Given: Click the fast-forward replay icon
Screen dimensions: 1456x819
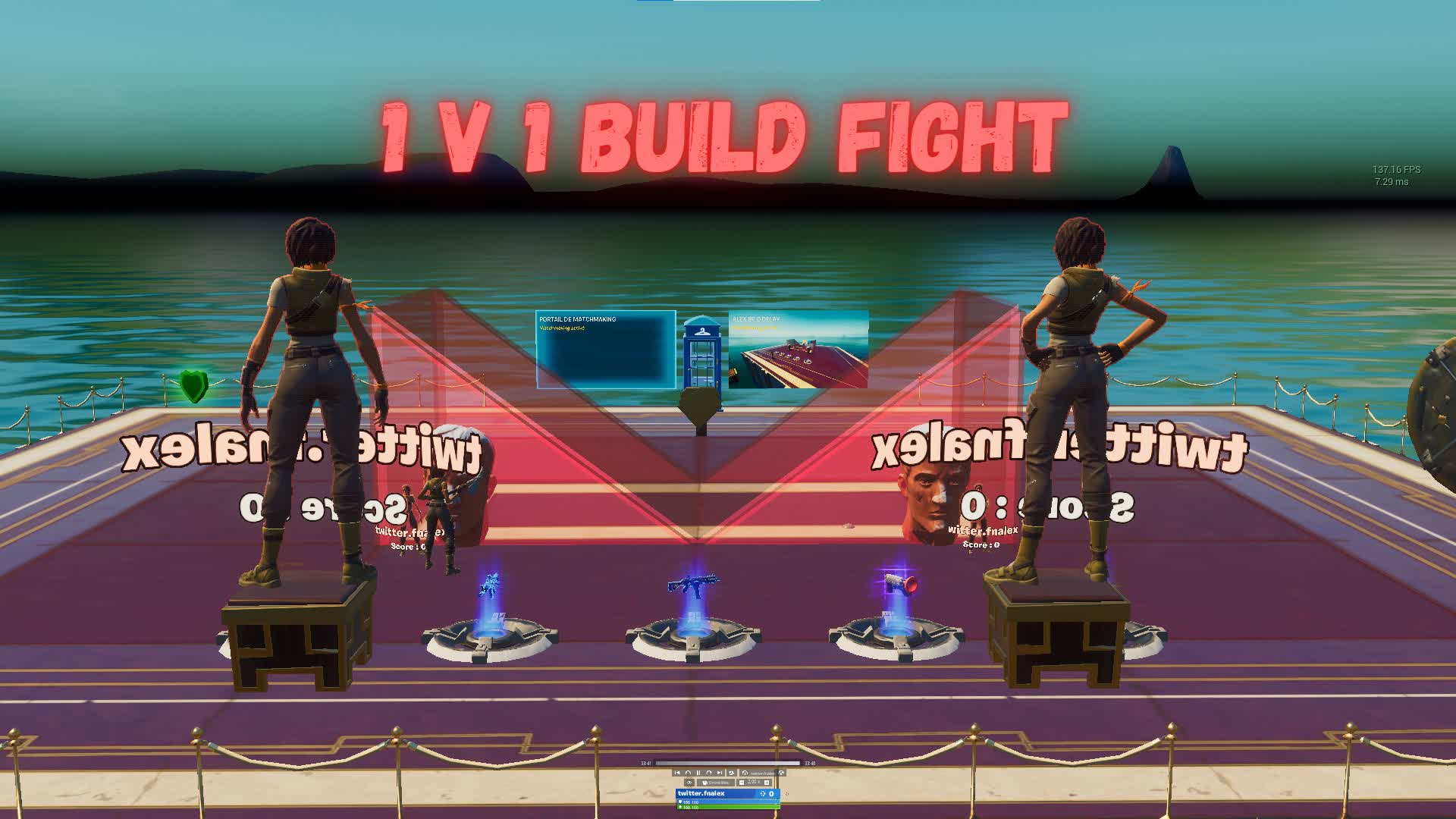Looking at the screenshot, I should point(709,773).
